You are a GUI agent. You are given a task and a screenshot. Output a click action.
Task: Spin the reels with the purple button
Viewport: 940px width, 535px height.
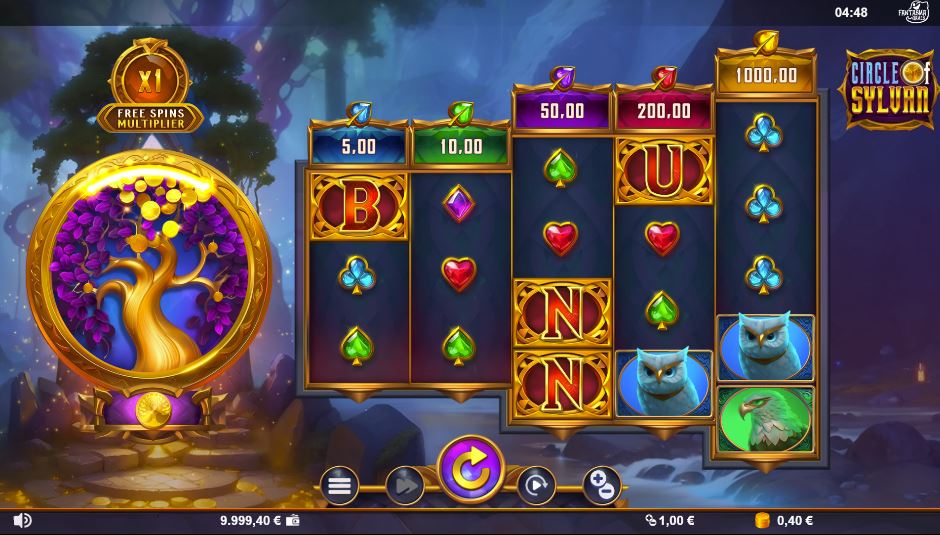471,469
